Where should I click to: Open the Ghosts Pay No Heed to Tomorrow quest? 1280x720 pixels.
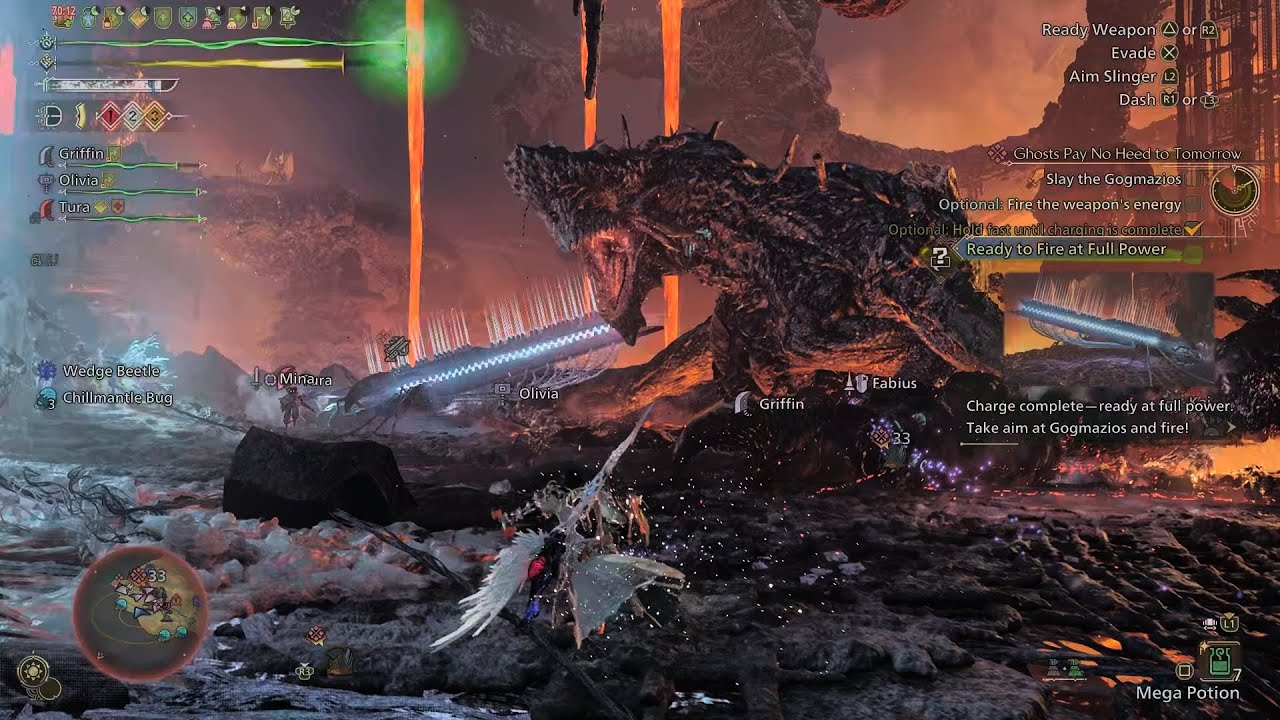[x=1126, y=154]
